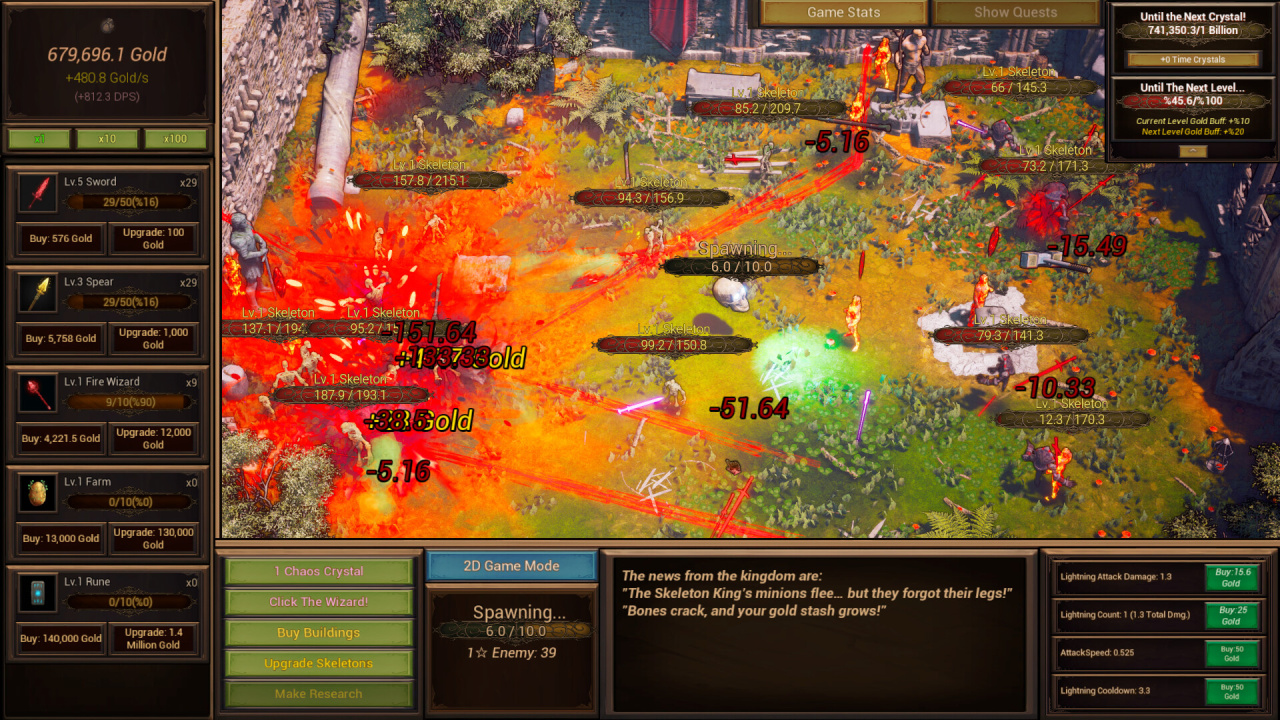Screen dimensions: 1280x720
Task: Select the x100 buy multiplier
Action: pos(175,139)
